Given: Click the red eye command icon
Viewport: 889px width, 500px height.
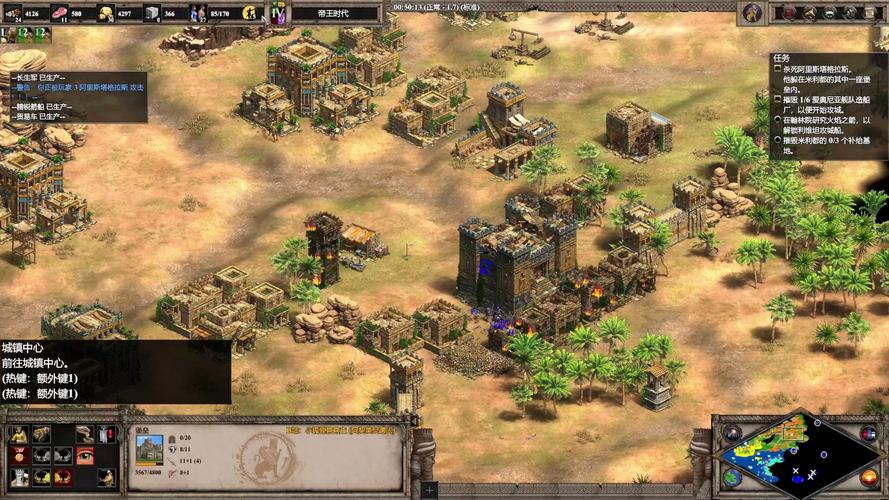Looking at the screenshot, I should (x=84, y=455).
